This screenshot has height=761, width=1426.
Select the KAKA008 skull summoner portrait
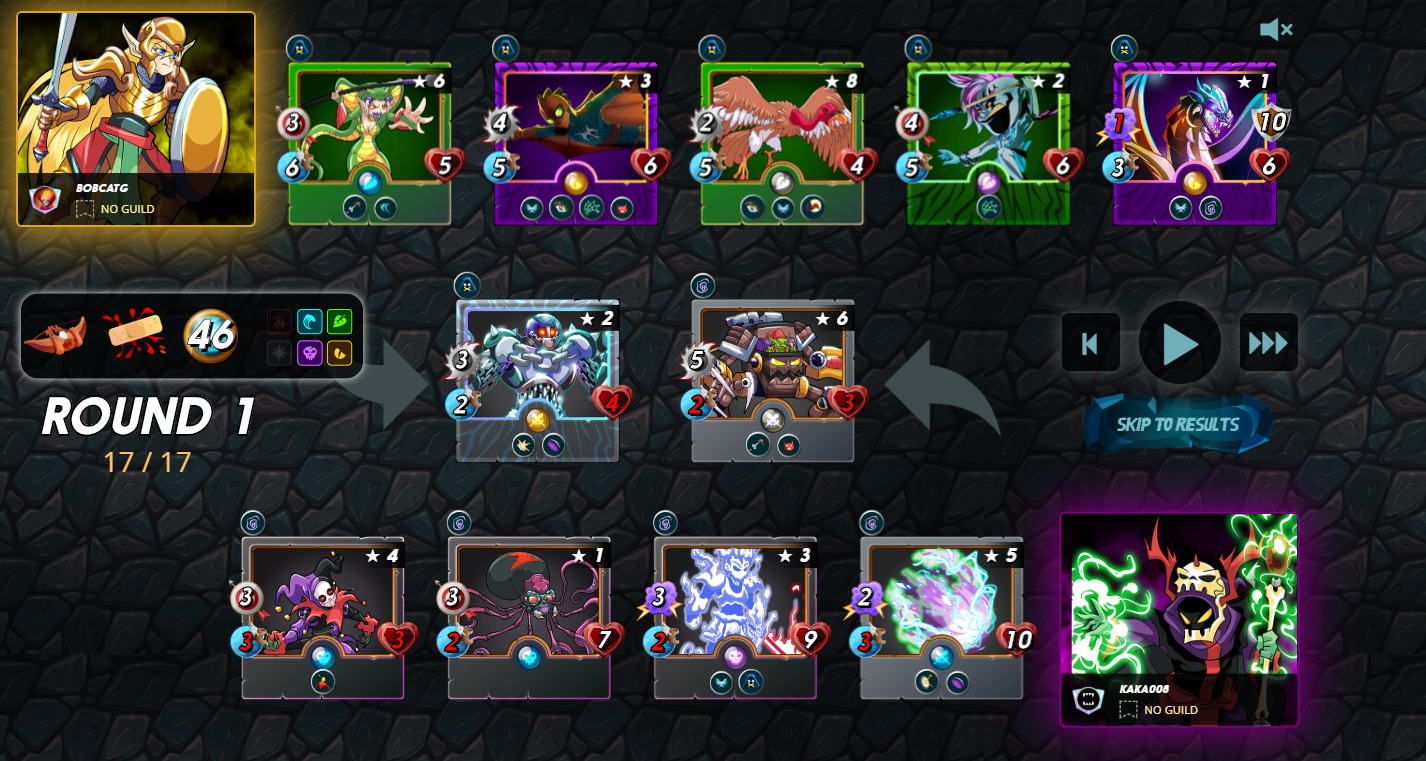pyautogui.click(x=1179, y=618)
